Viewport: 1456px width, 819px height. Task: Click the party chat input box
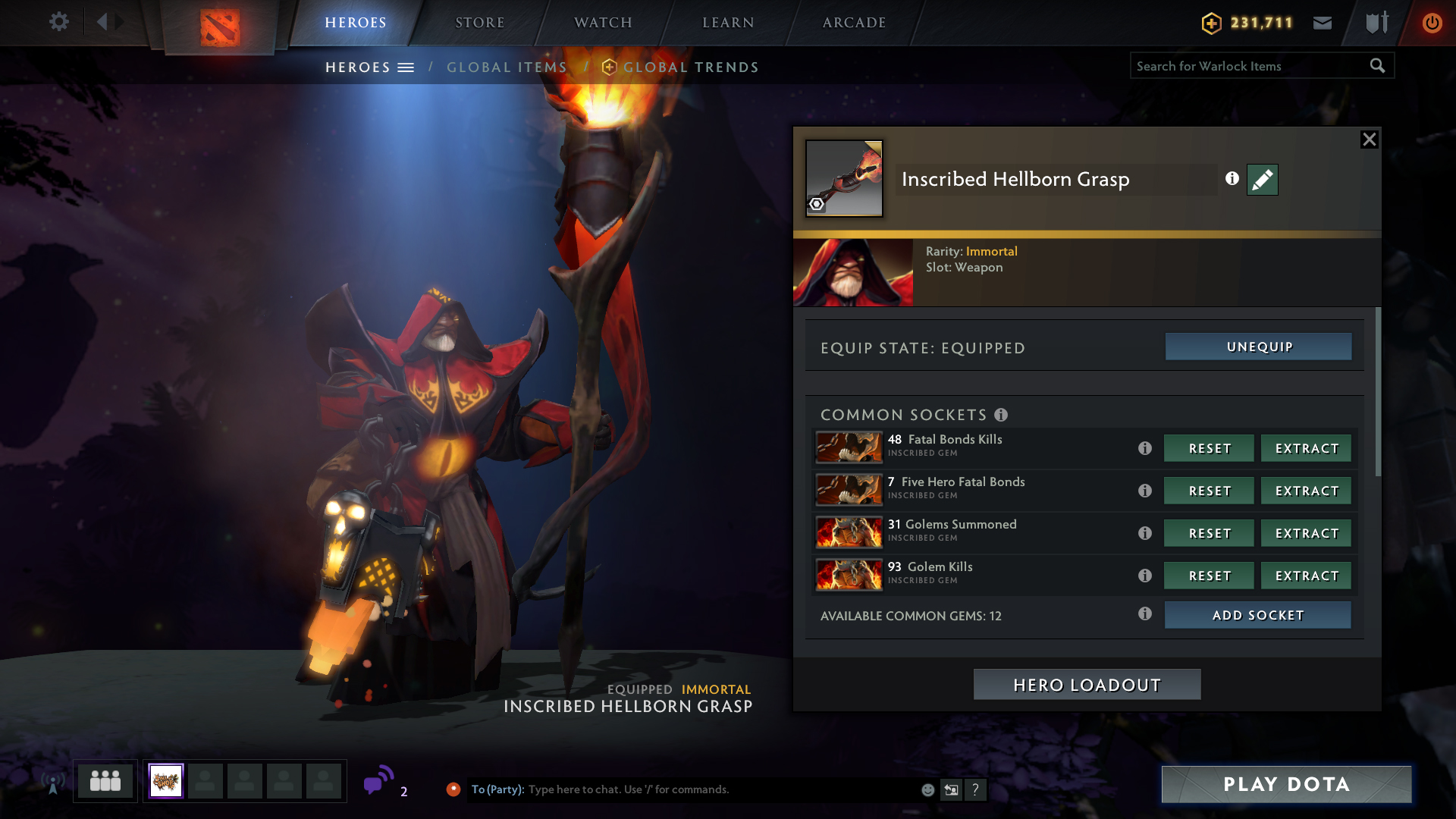pos(720,789)
